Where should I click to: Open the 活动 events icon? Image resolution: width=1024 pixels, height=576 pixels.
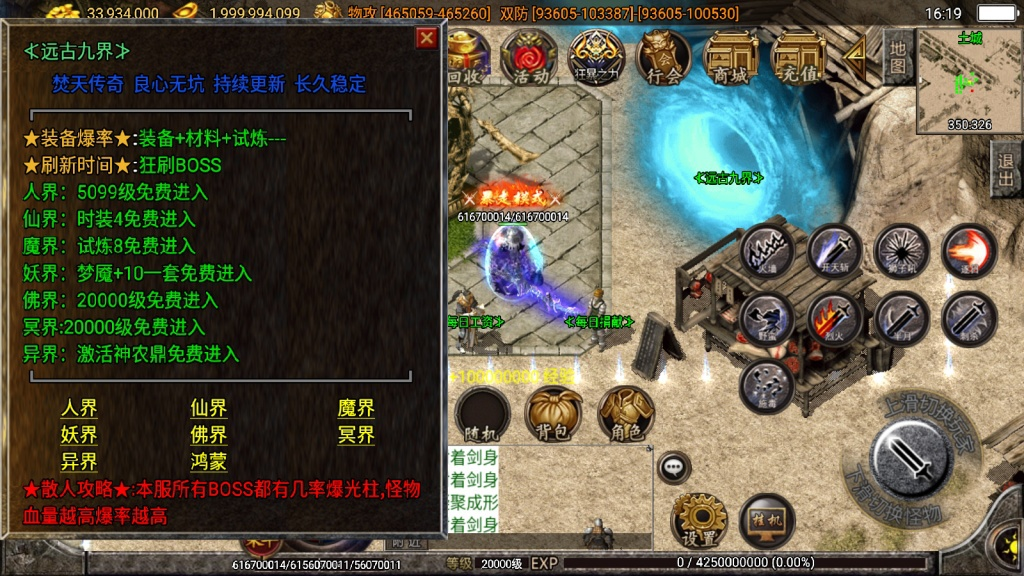[x=528, y=57]
